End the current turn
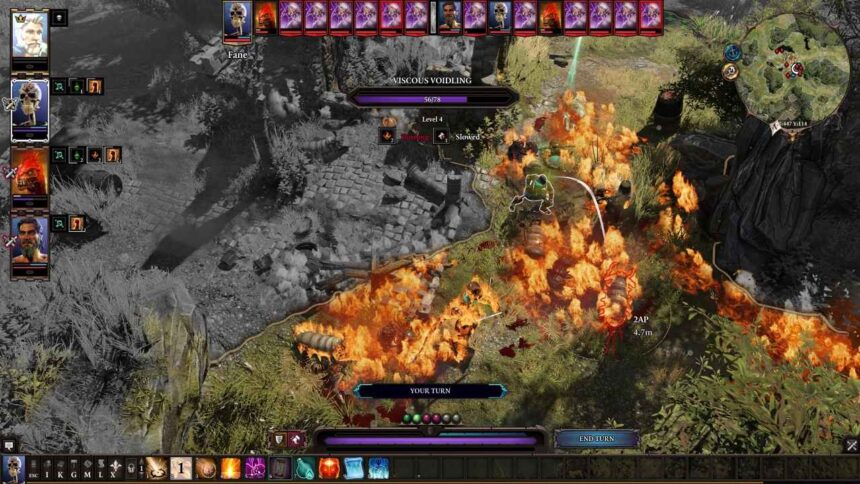The height and width of the screenshot is (484, 860). click(597, 438)
